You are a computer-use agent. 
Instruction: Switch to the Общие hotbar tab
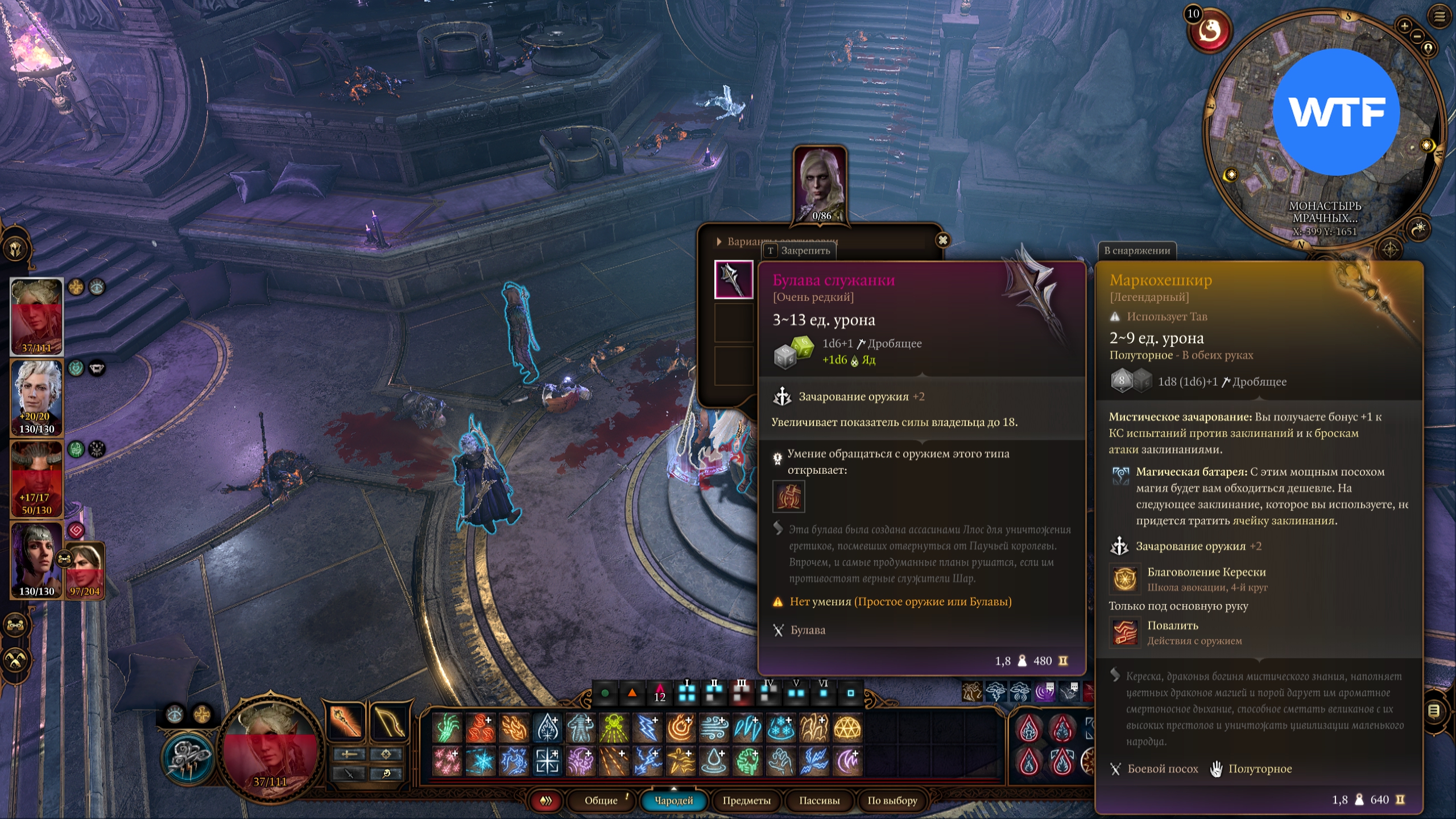601,800
